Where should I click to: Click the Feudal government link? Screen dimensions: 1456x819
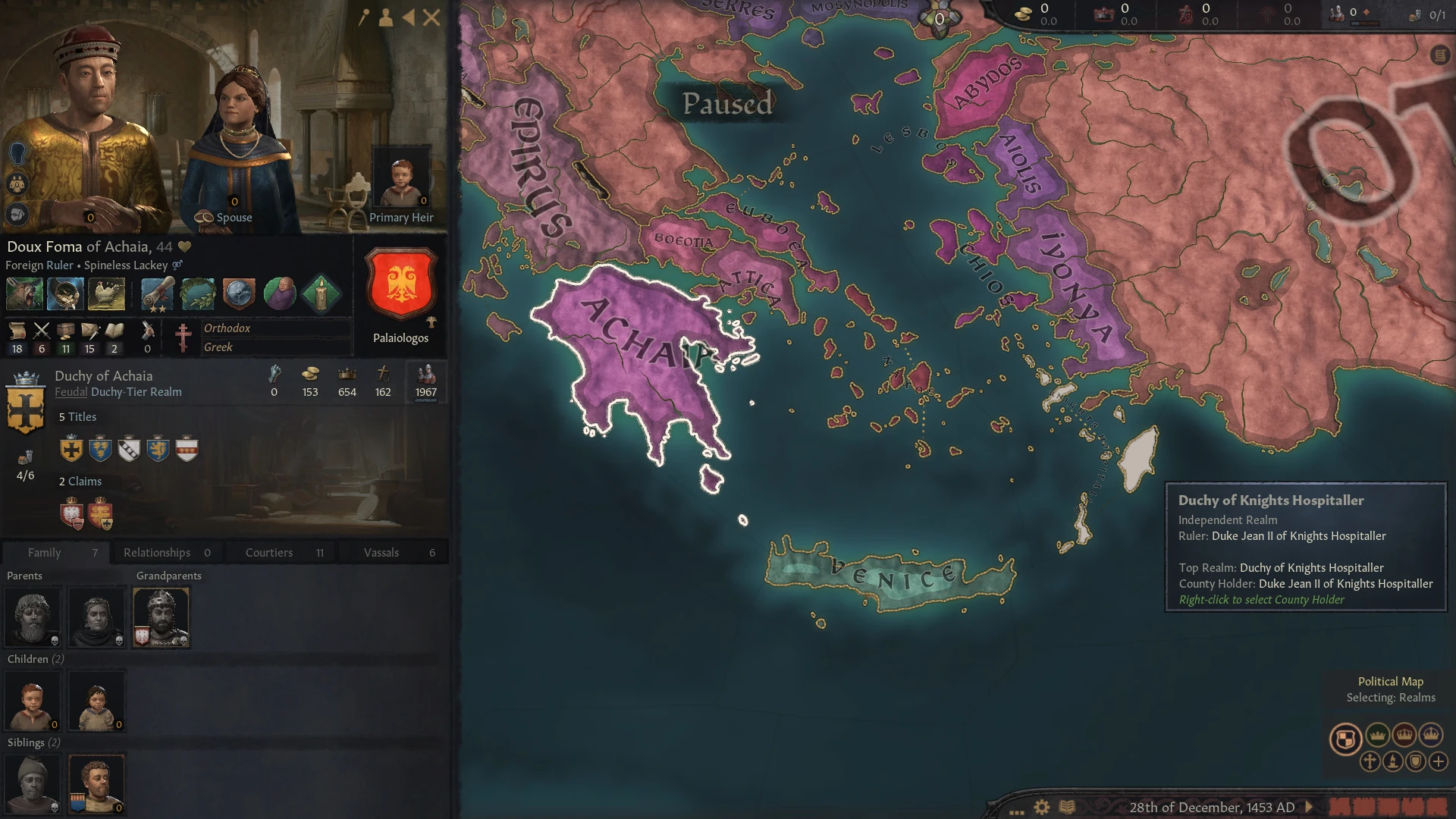pyautogui.click(x=71, y=392)
